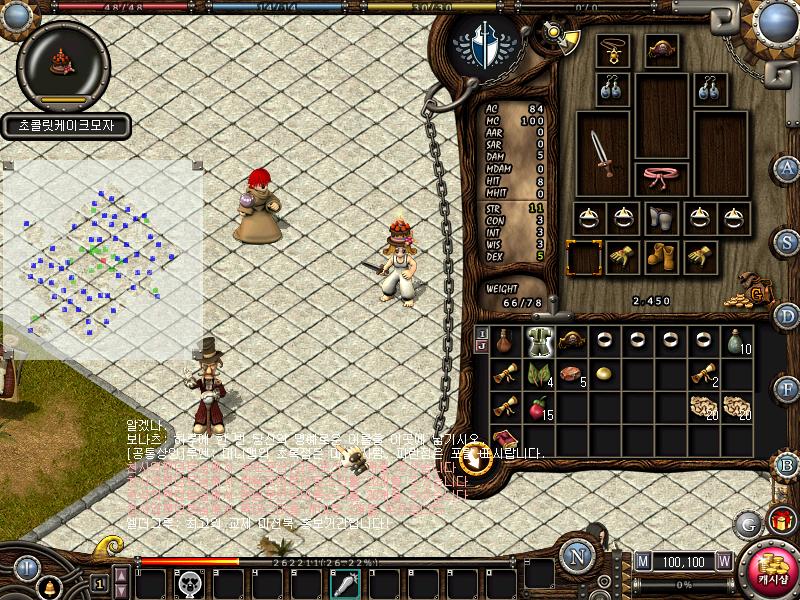Click the red gift box icon

click(x=781, y=519)
